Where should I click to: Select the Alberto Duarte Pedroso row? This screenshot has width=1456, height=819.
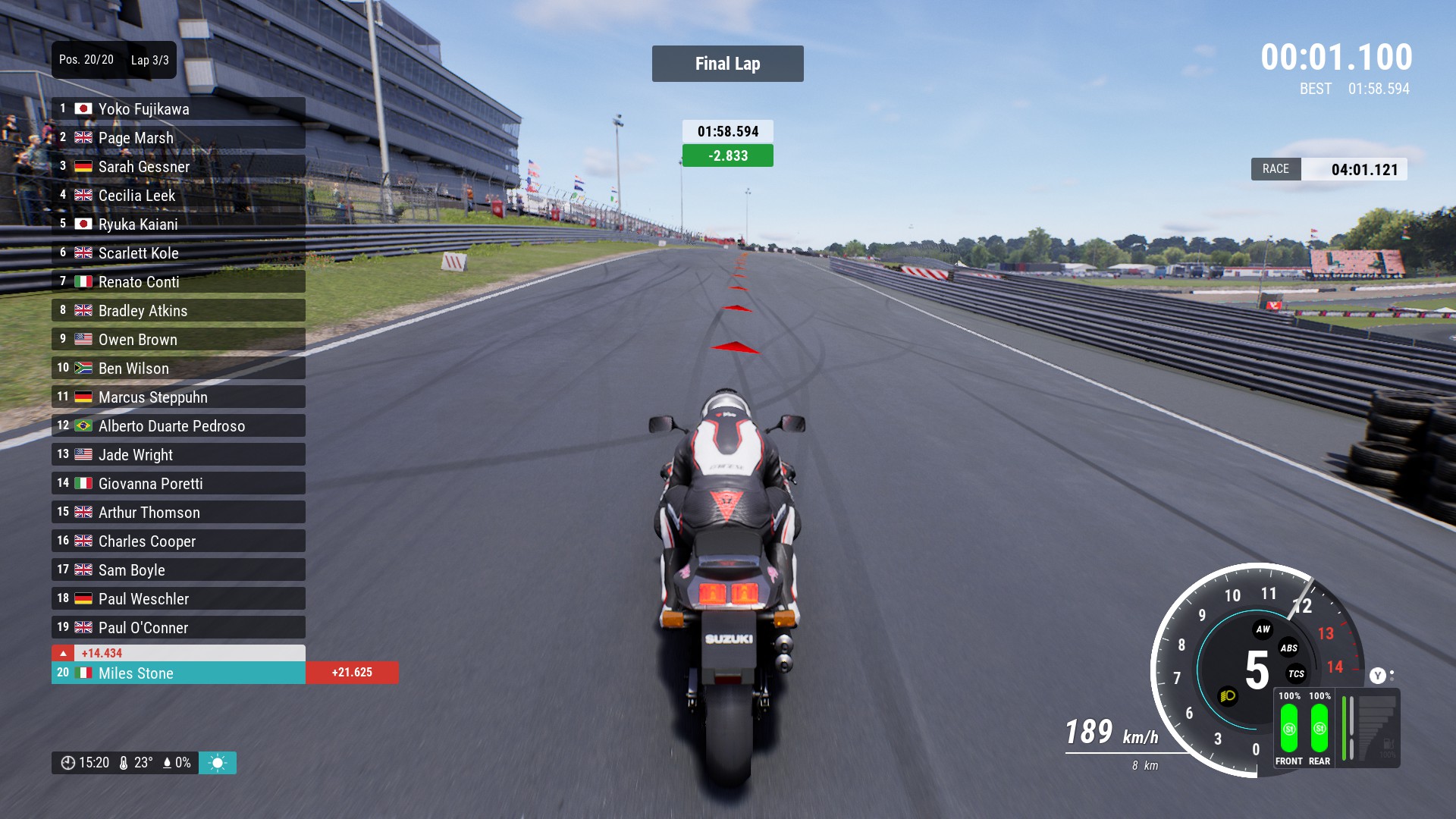point(178,426)
